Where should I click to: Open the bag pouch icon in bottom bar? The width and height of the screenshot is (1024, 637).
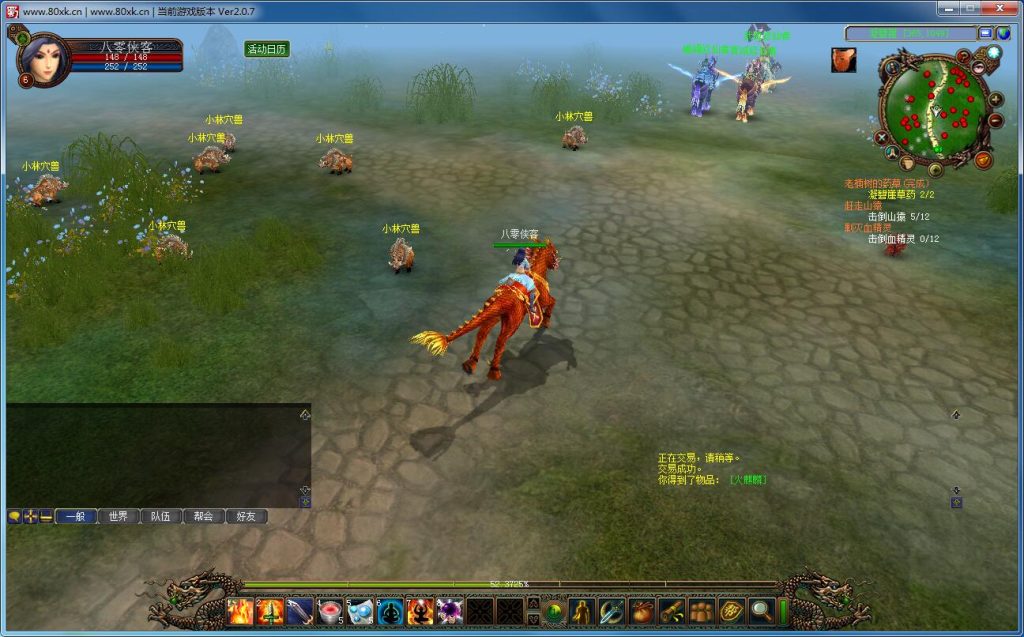[x=642, y=610]
